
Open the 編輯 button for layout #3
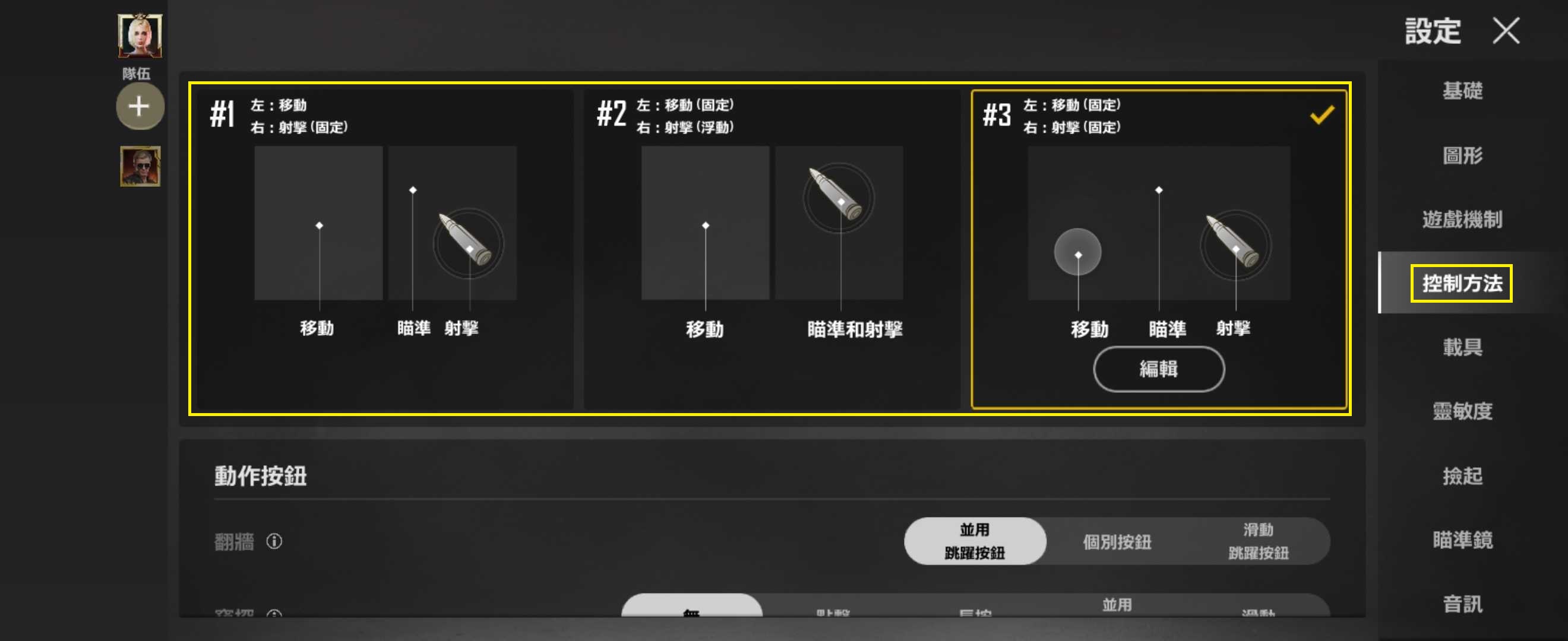tap(1158, 369)
